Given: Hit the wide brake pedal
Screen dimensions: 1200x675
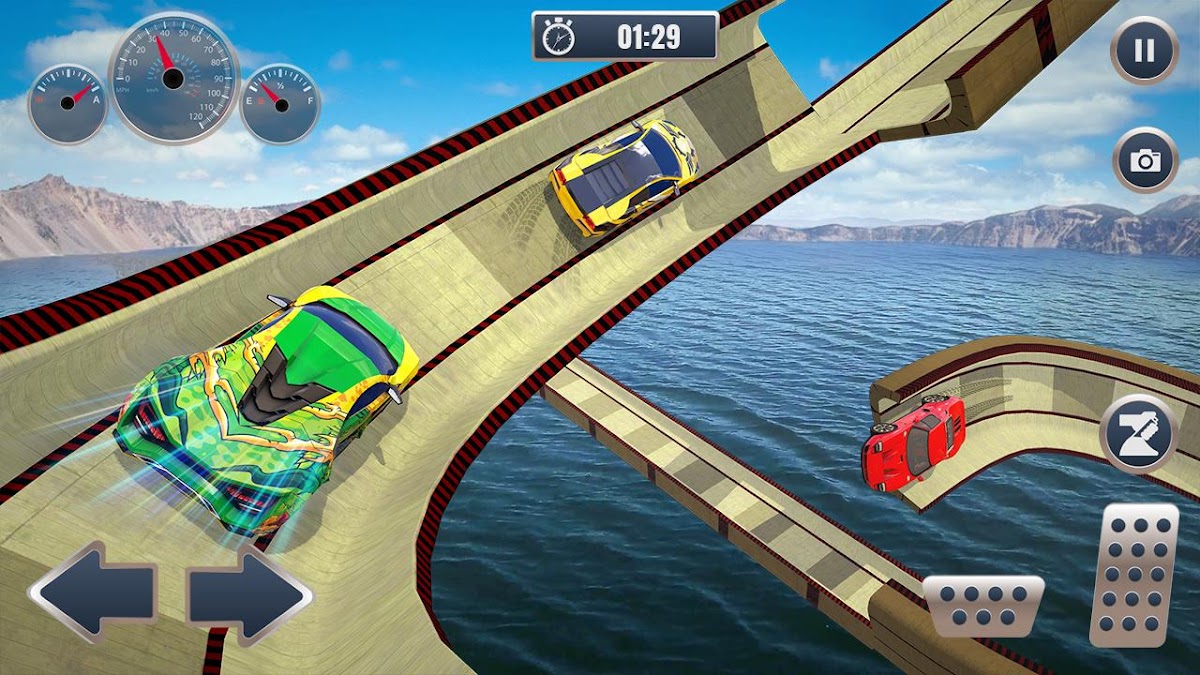Looking at the screenshot, I should (982, 605).
